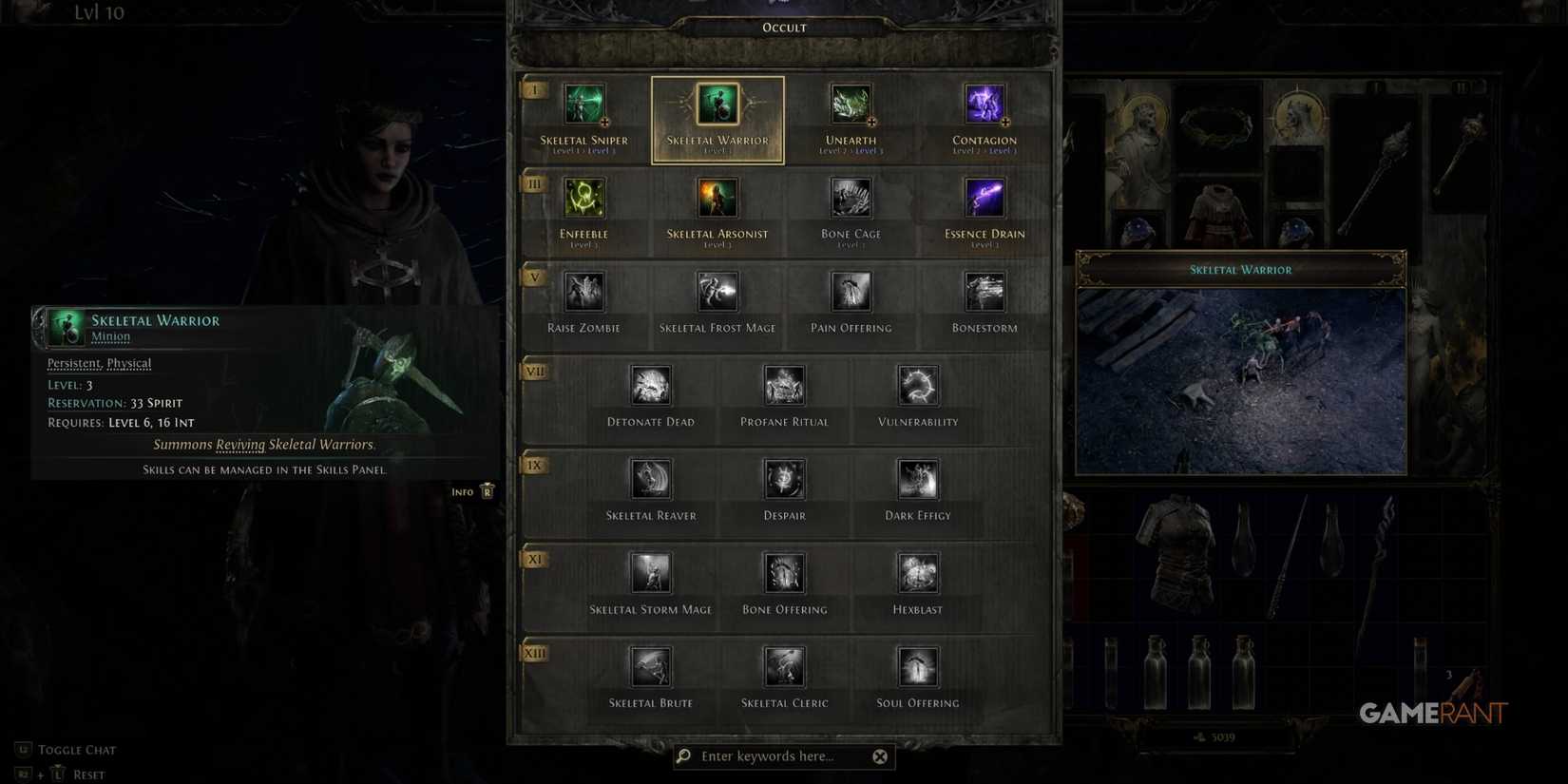The image size is (1568, 784).
Task: Select the Skeletal Reaver minion gem
Action: [x=651, y=479]
